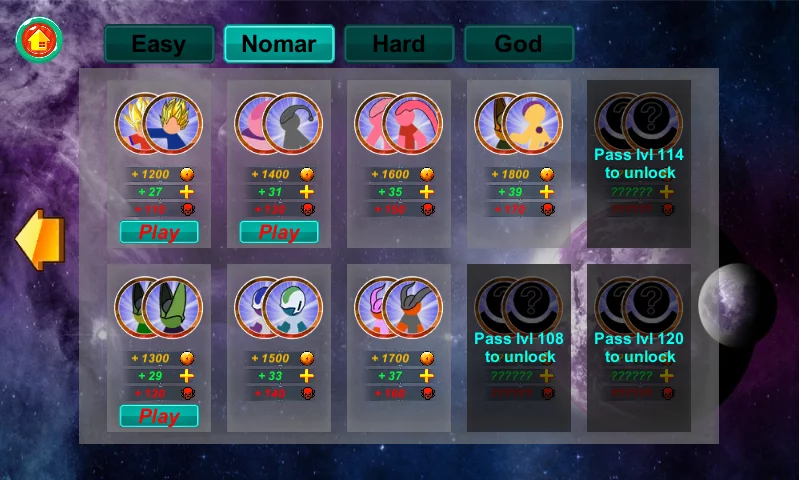
Task: Return to the home screen
Action: (39, 40)
